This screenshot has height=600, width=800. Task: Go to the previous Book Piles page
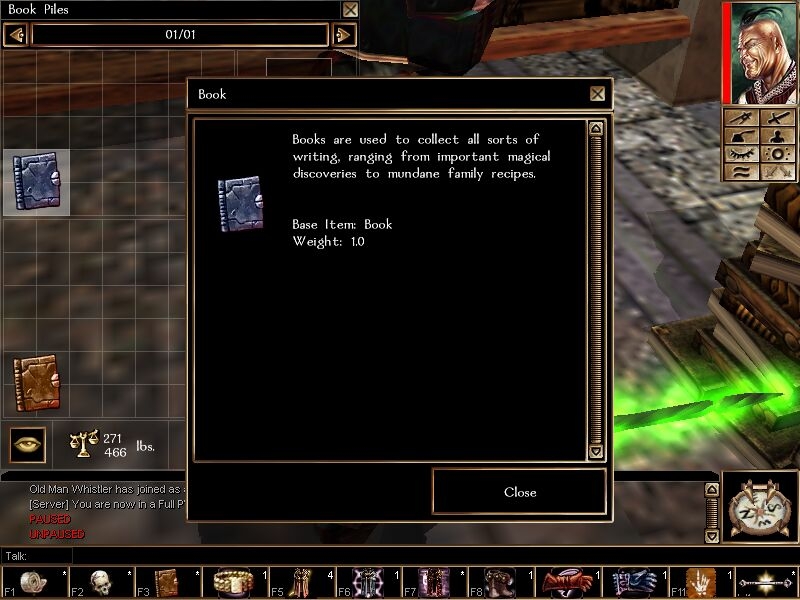[15, 35]
